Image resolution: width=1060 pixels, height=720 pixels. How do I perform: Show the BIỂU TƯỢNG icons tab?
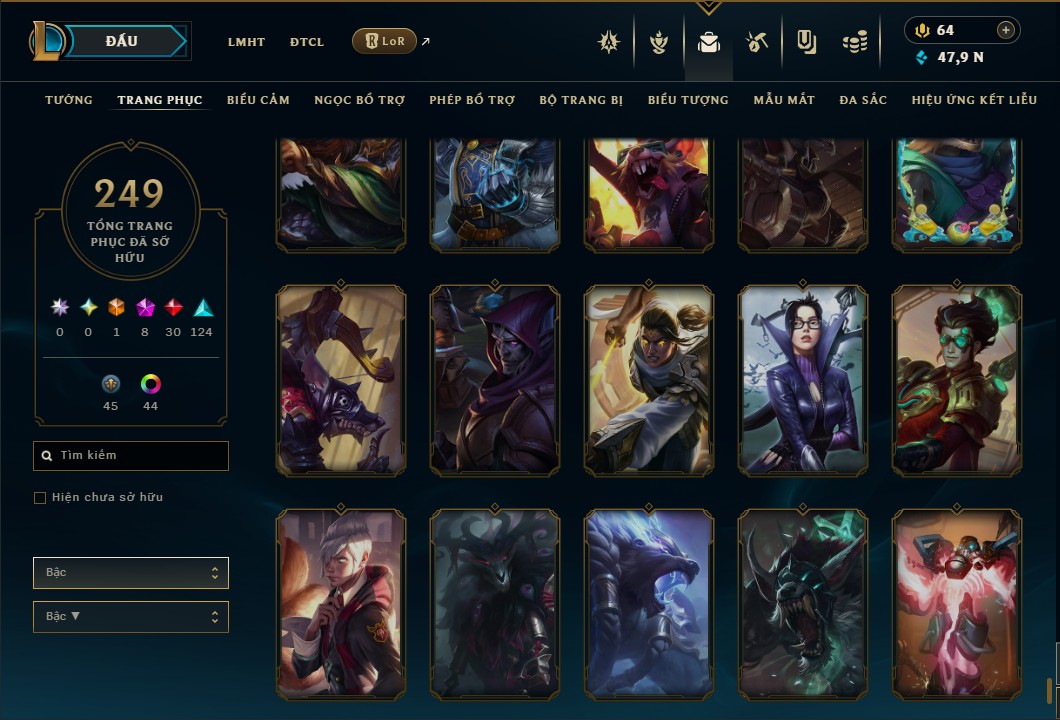(688, 100)
